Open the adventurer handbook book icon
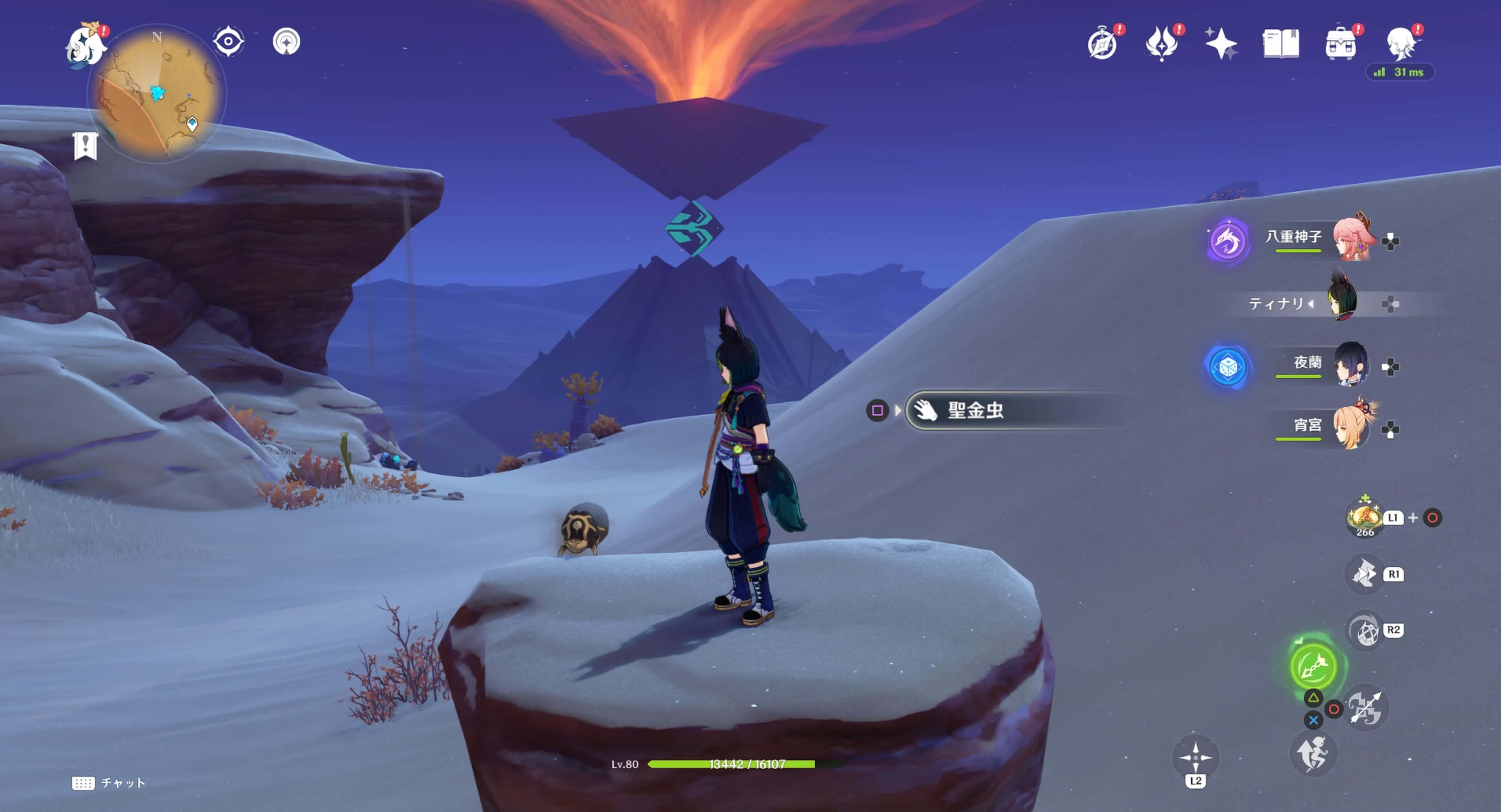This screenshot has width=1501, height=812. pyautogui.click(x=1281, y=44)
